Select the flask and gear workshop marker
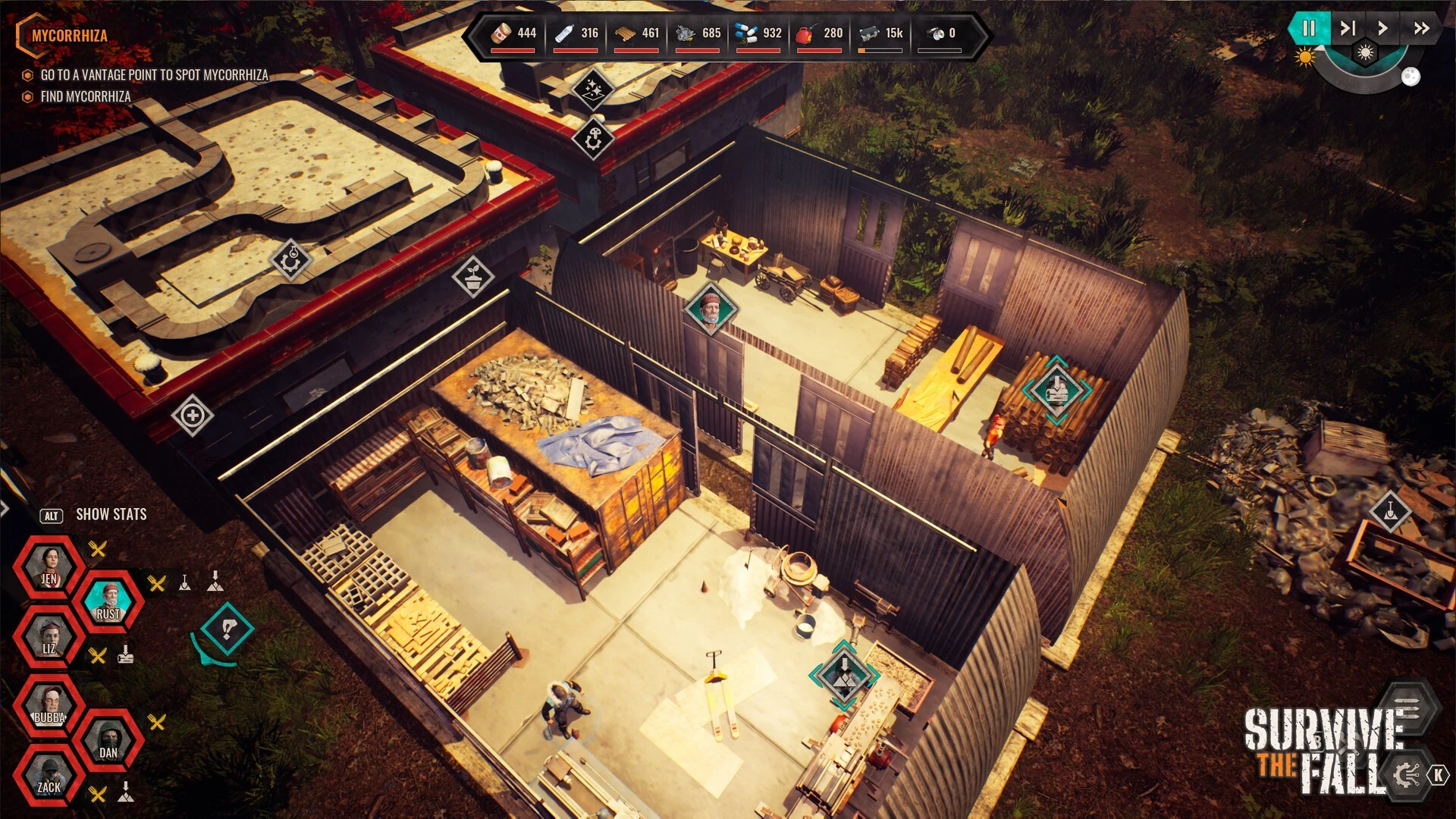Viewport: 1456px width, 819px height. 291,260
